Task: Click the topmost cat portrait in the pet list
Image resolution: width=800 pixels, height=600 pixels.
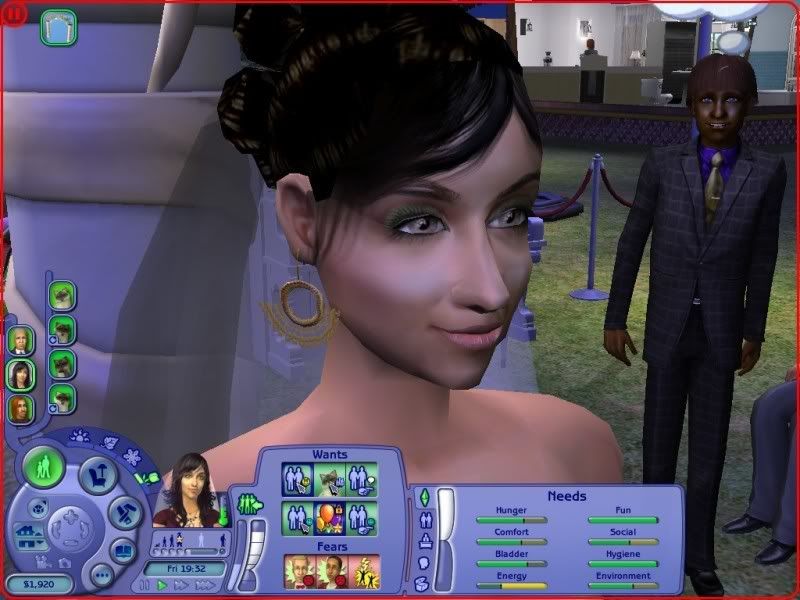Action: point(62,296)
